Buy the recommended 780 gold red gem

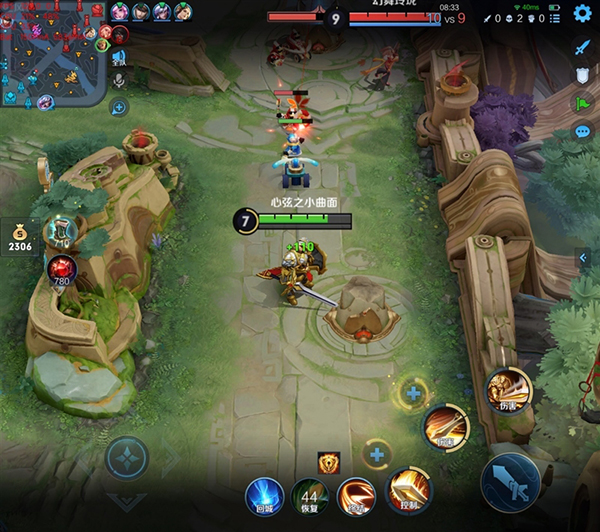60,269
